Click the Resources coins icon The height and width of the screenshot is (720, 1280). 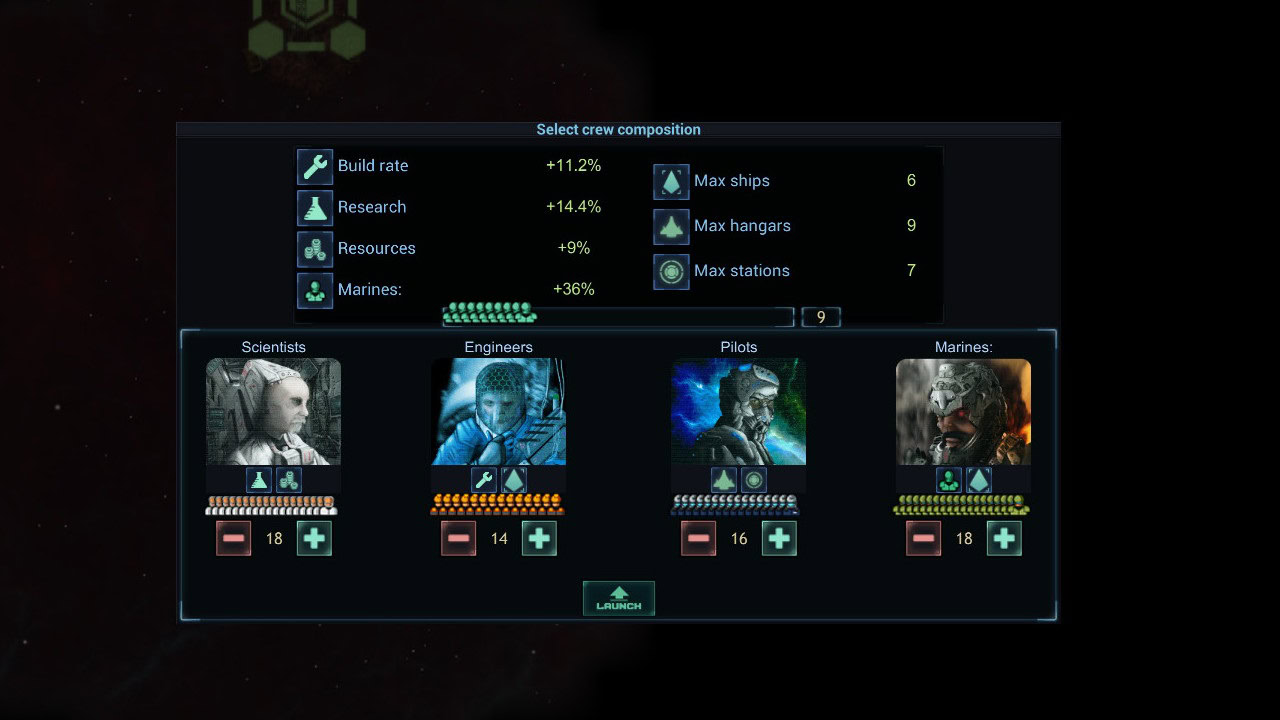point(315,249)
